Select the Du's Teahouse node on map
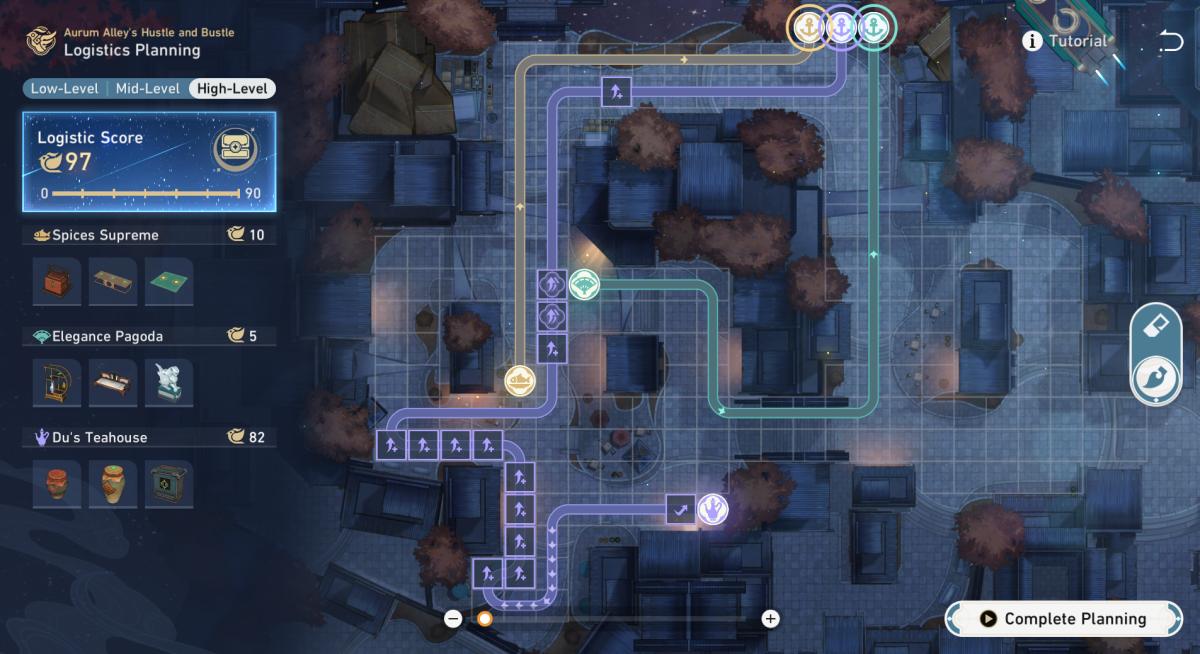Image resolution: width=1200 pixels, height=654 pixels. 712,509
